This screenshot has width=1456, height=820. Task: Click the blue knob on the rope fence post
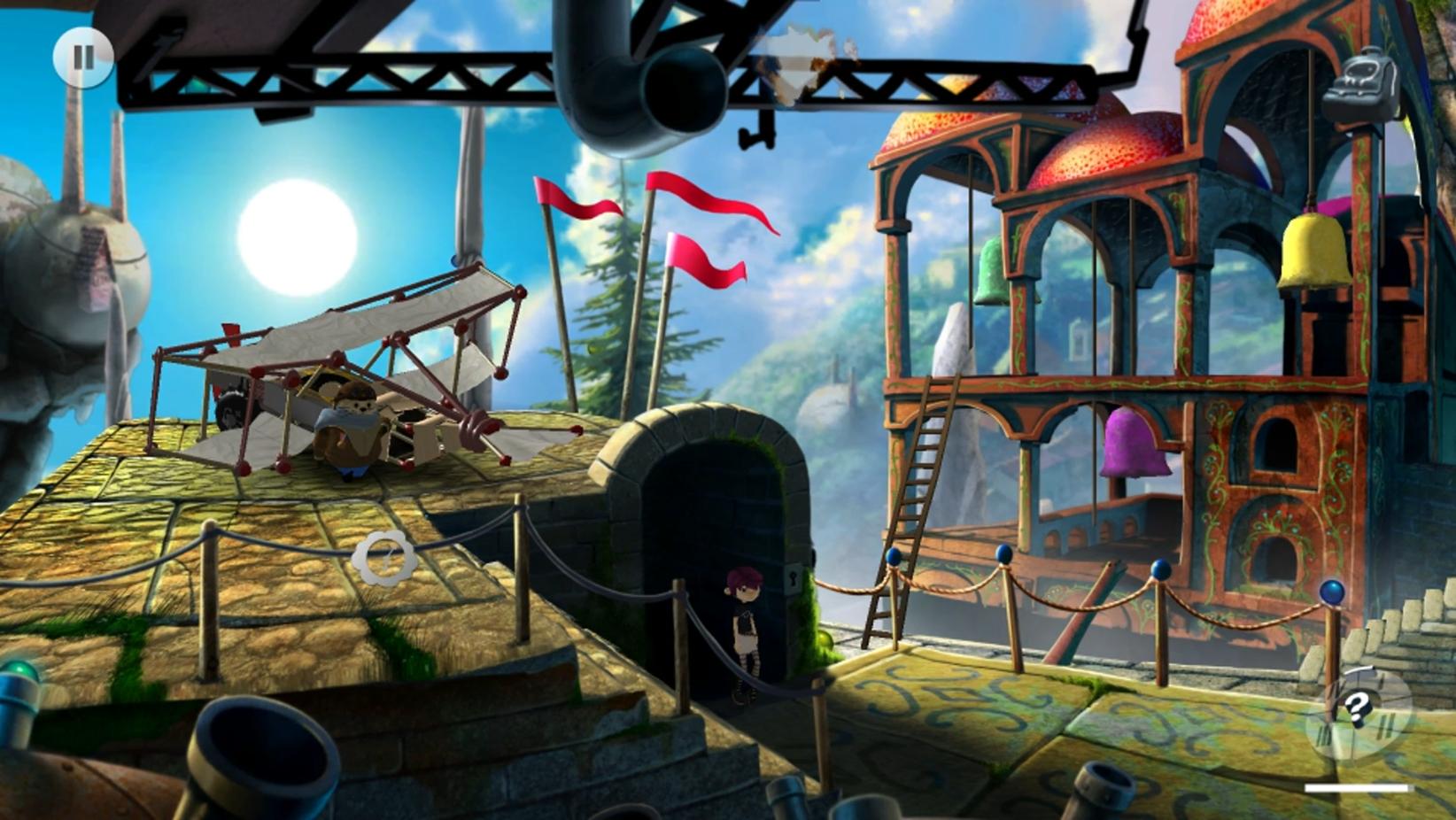(x=893, y=558)
